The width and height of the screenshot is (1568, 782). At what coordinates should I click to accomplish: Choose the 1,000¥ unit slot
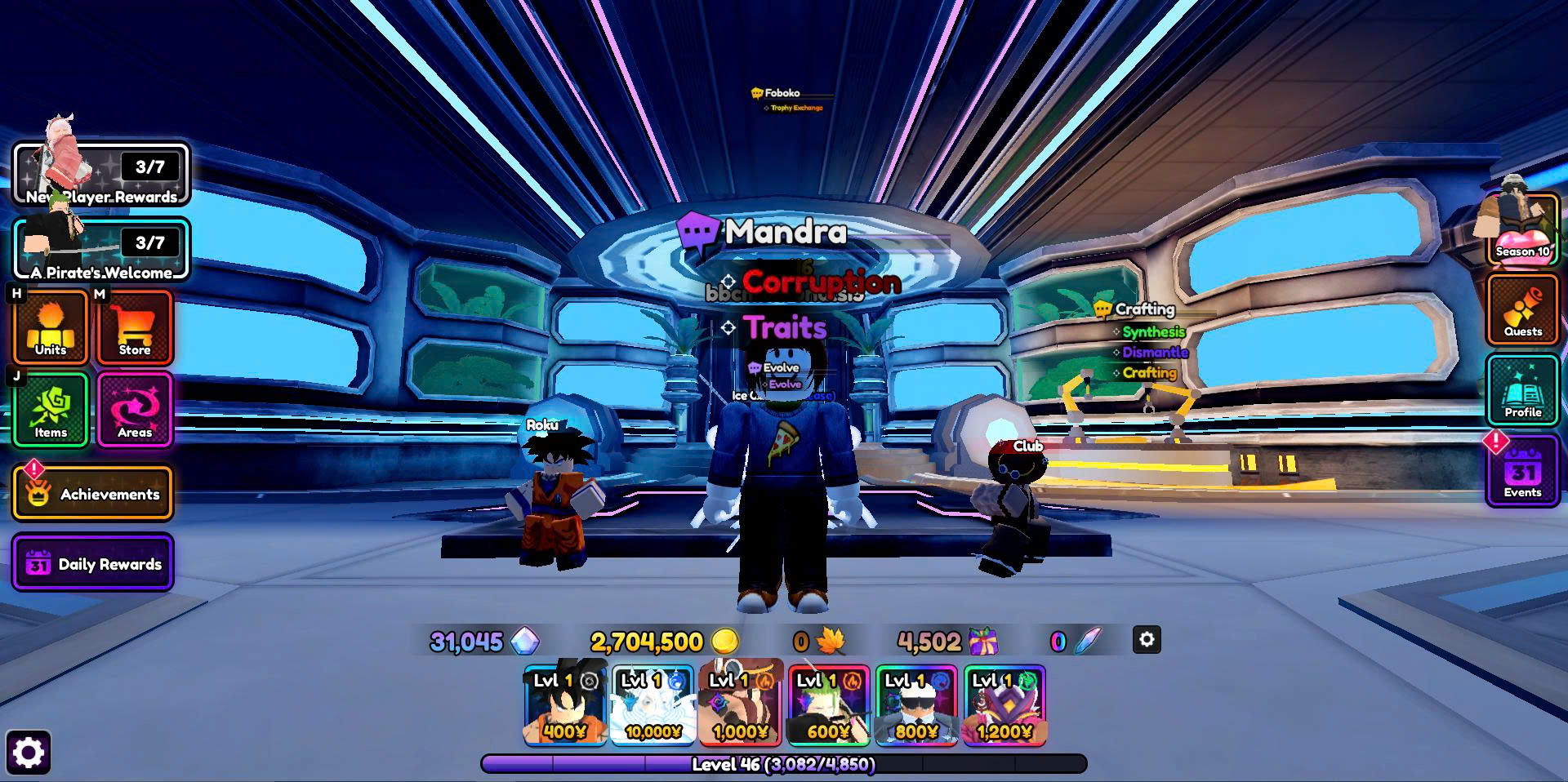pyautogui.click(x=741, y=705)
